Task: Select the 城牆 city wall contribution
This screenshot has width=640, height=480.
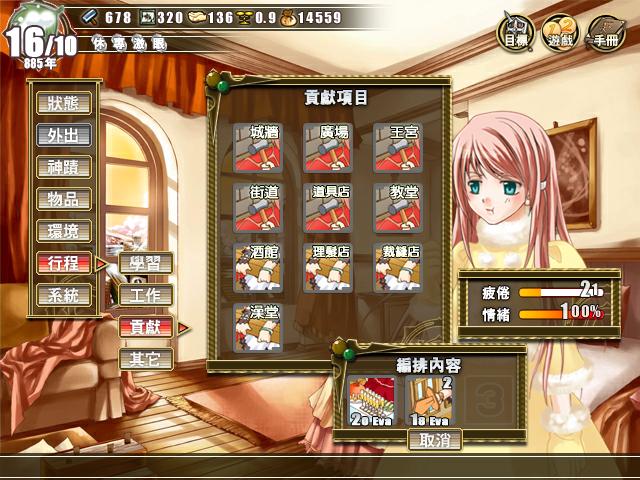Action: tap(257, 147)
